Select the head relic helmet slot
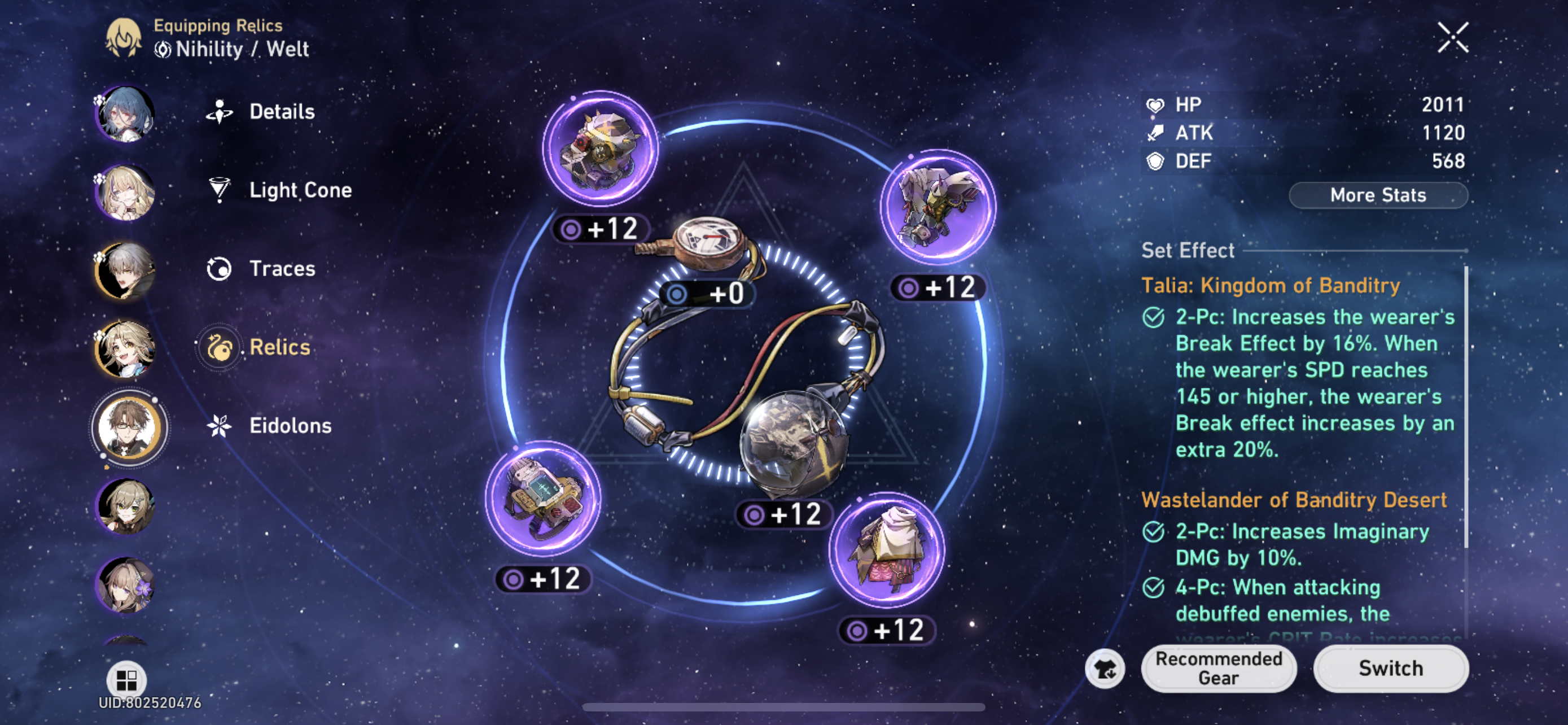The image size is (1568, 725). [x=600, y=149]
